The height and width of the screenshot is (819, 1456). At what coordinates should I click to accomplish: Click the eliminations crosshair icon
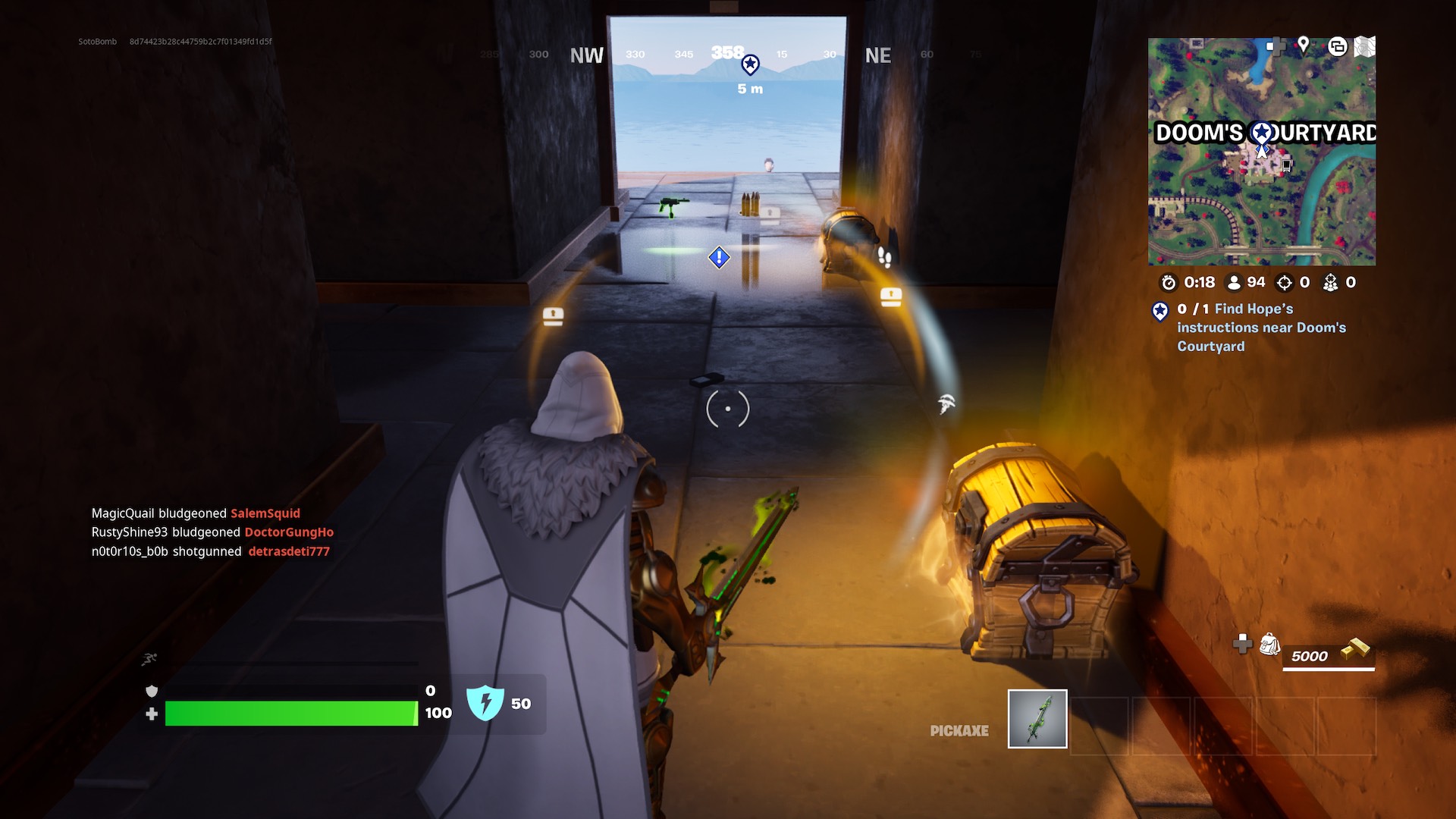click(1285, 282)
